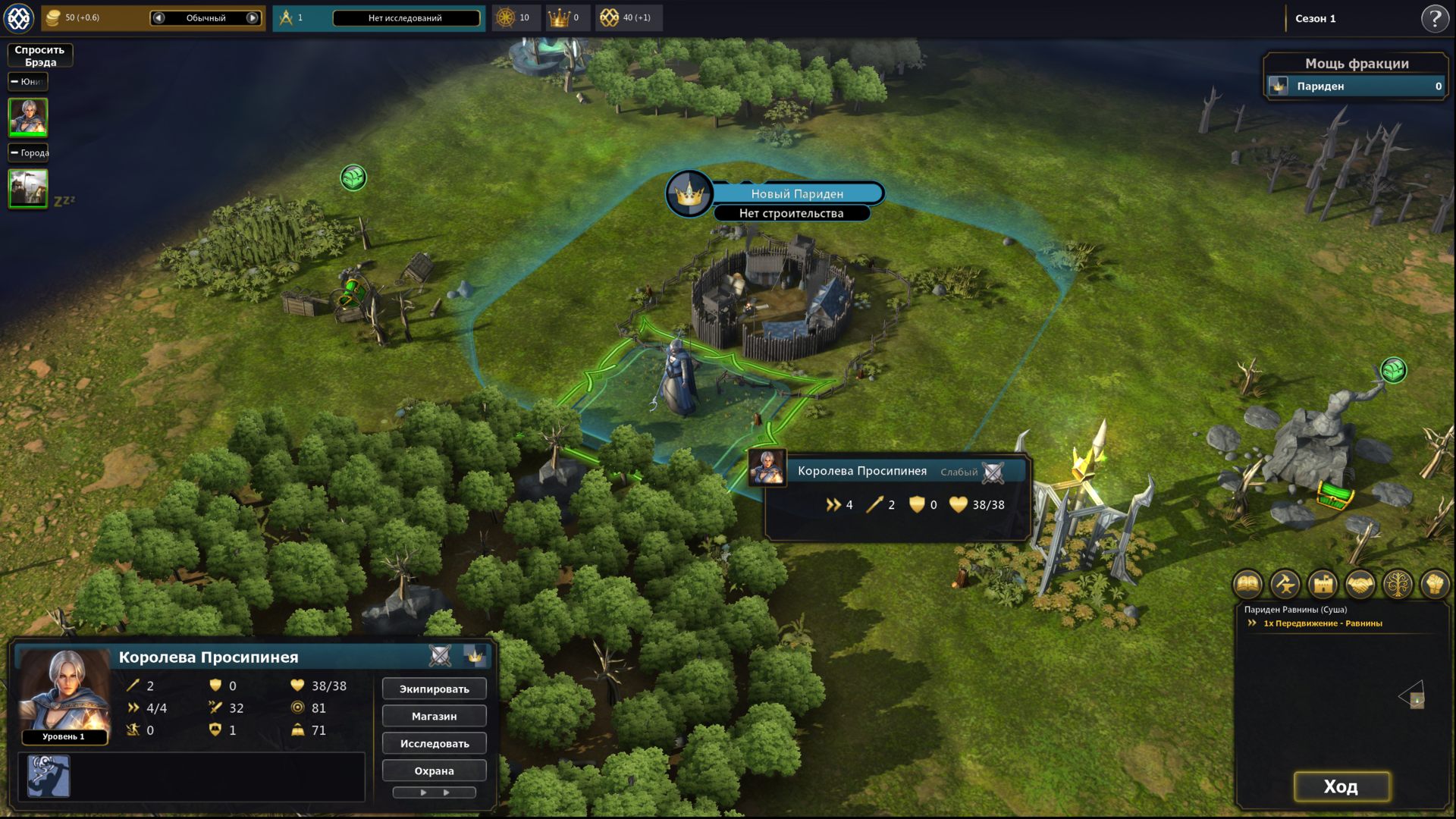Open the help question mark

coord(1434,18)
